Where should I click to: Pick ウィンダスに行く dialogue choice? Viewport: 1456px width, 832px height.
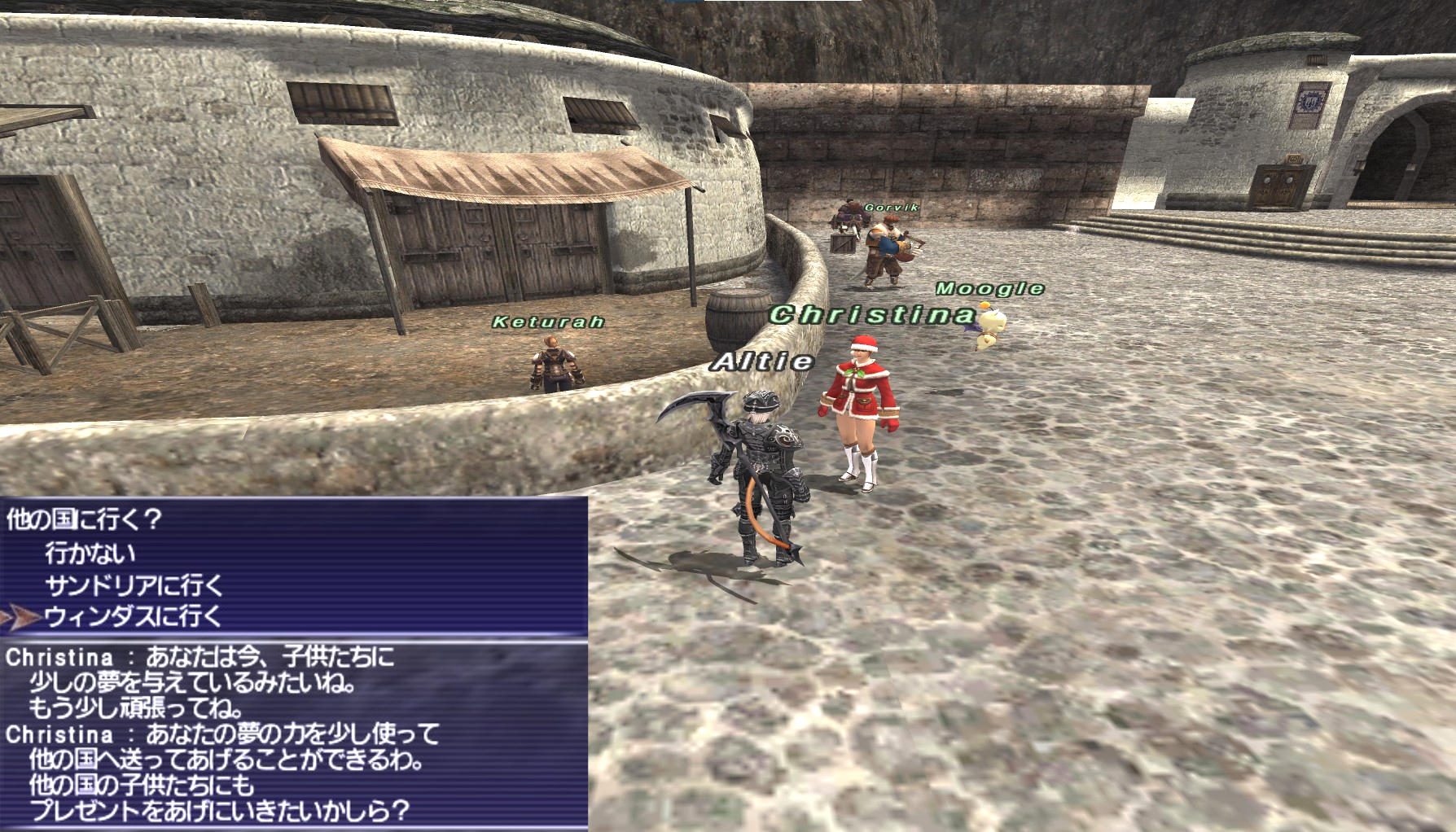pyautogui.click(x=134, y=616)
